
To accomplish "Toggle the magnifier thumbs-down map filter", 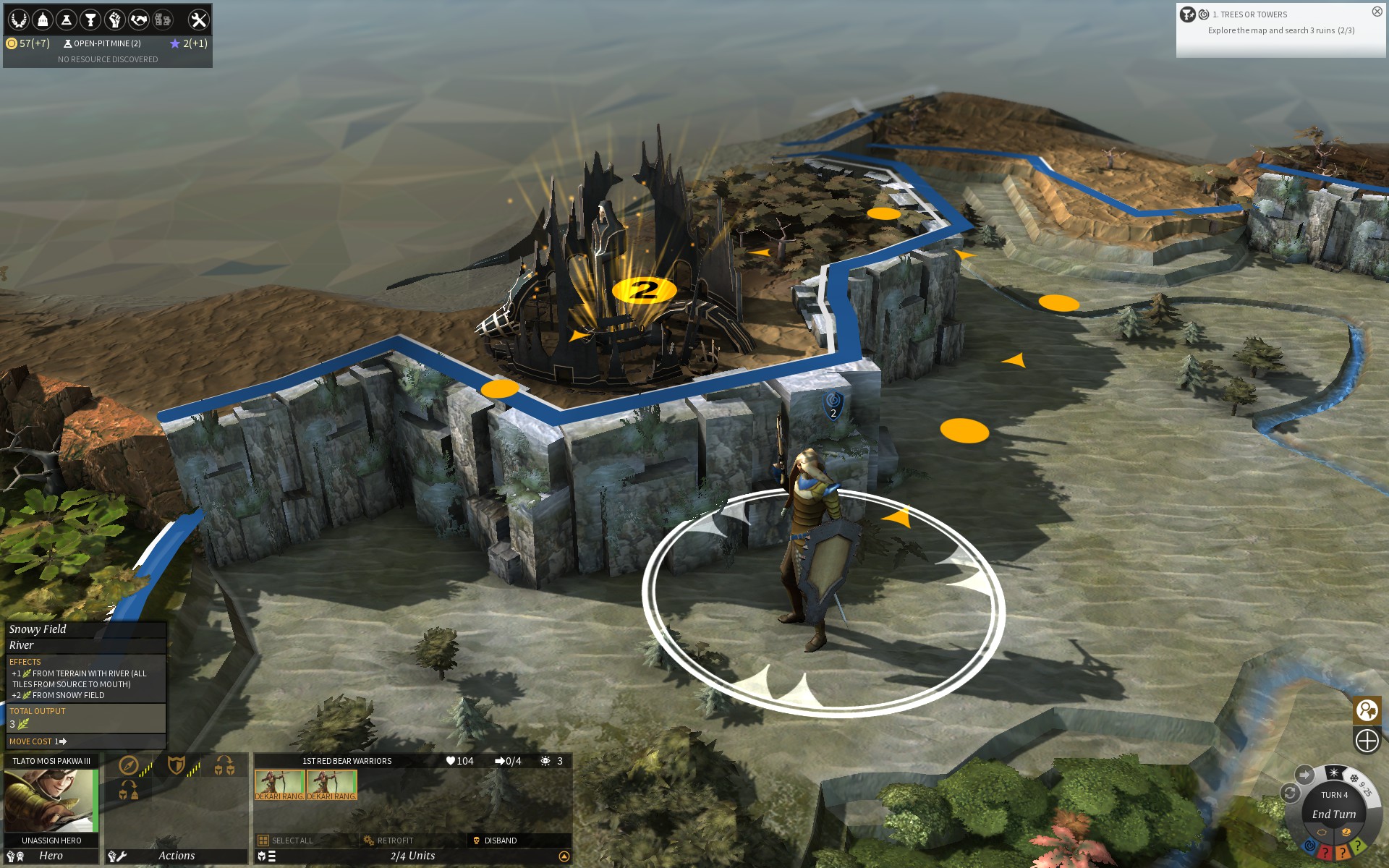I will point(1367,710).
